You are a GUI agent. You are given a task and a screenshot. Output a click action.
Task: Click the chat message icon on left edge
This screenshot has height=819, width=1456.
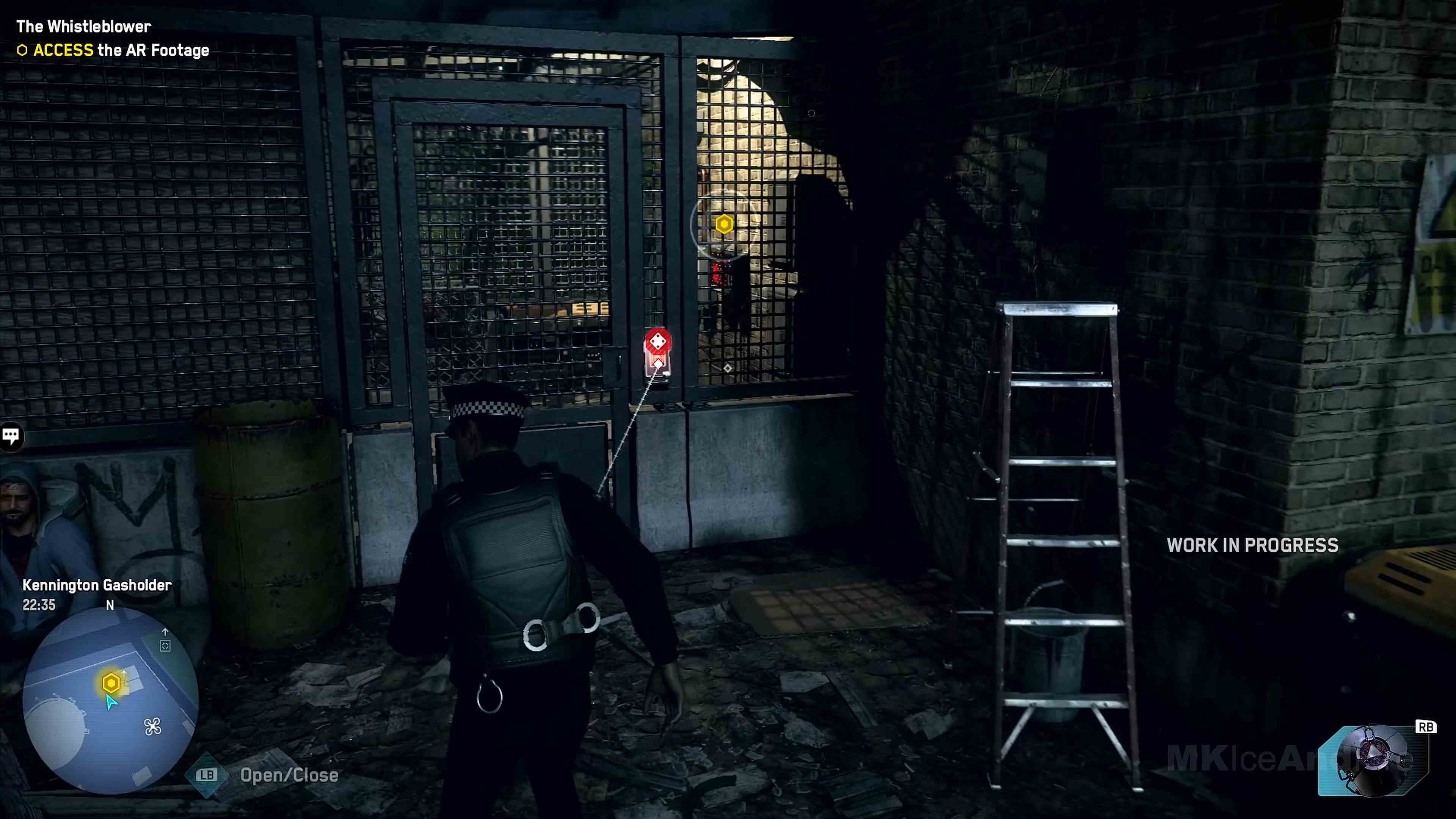coord(11,435)
